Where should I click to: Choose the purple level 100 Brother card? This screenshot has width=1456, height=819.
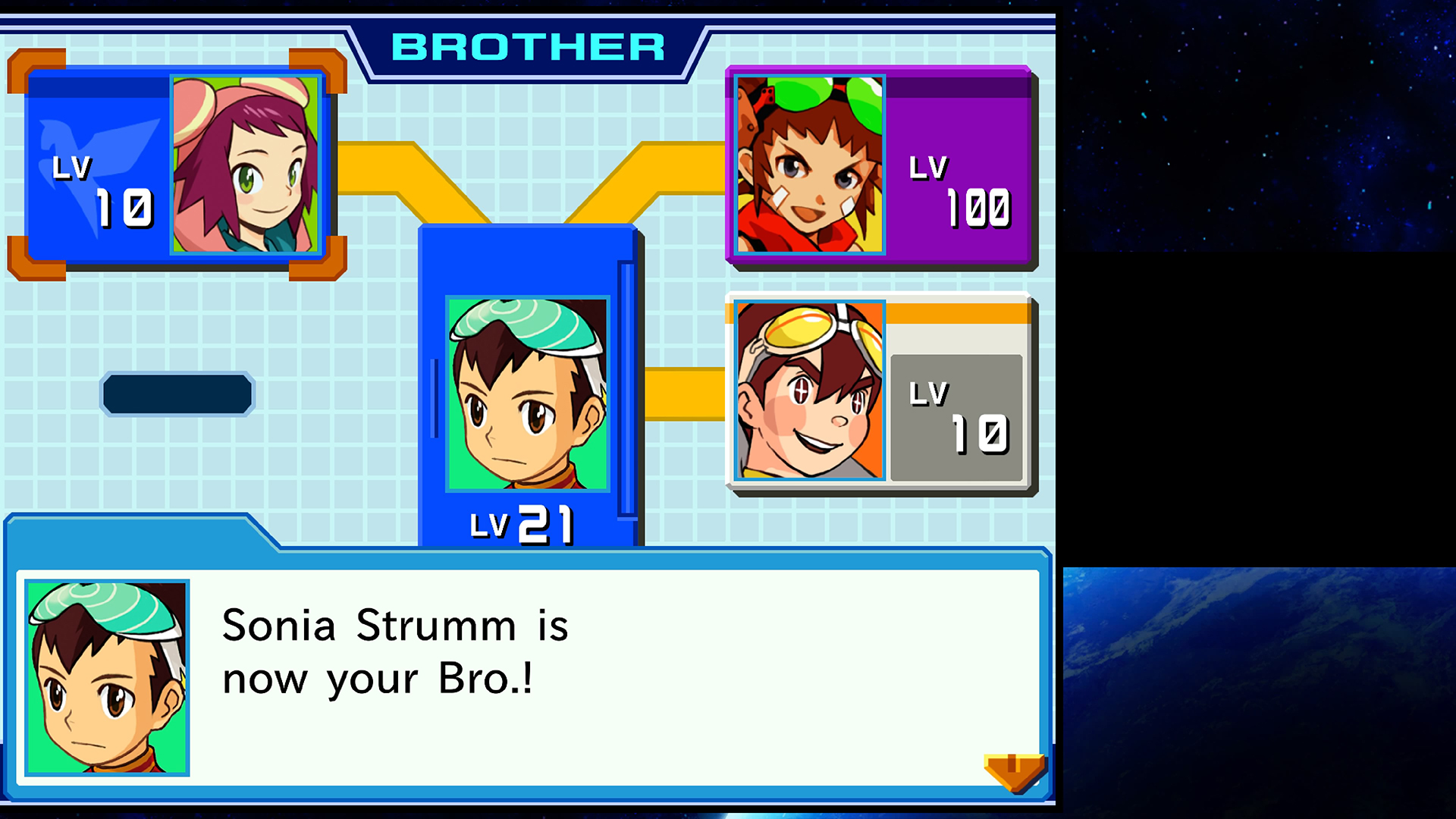(x=880, y=166)
